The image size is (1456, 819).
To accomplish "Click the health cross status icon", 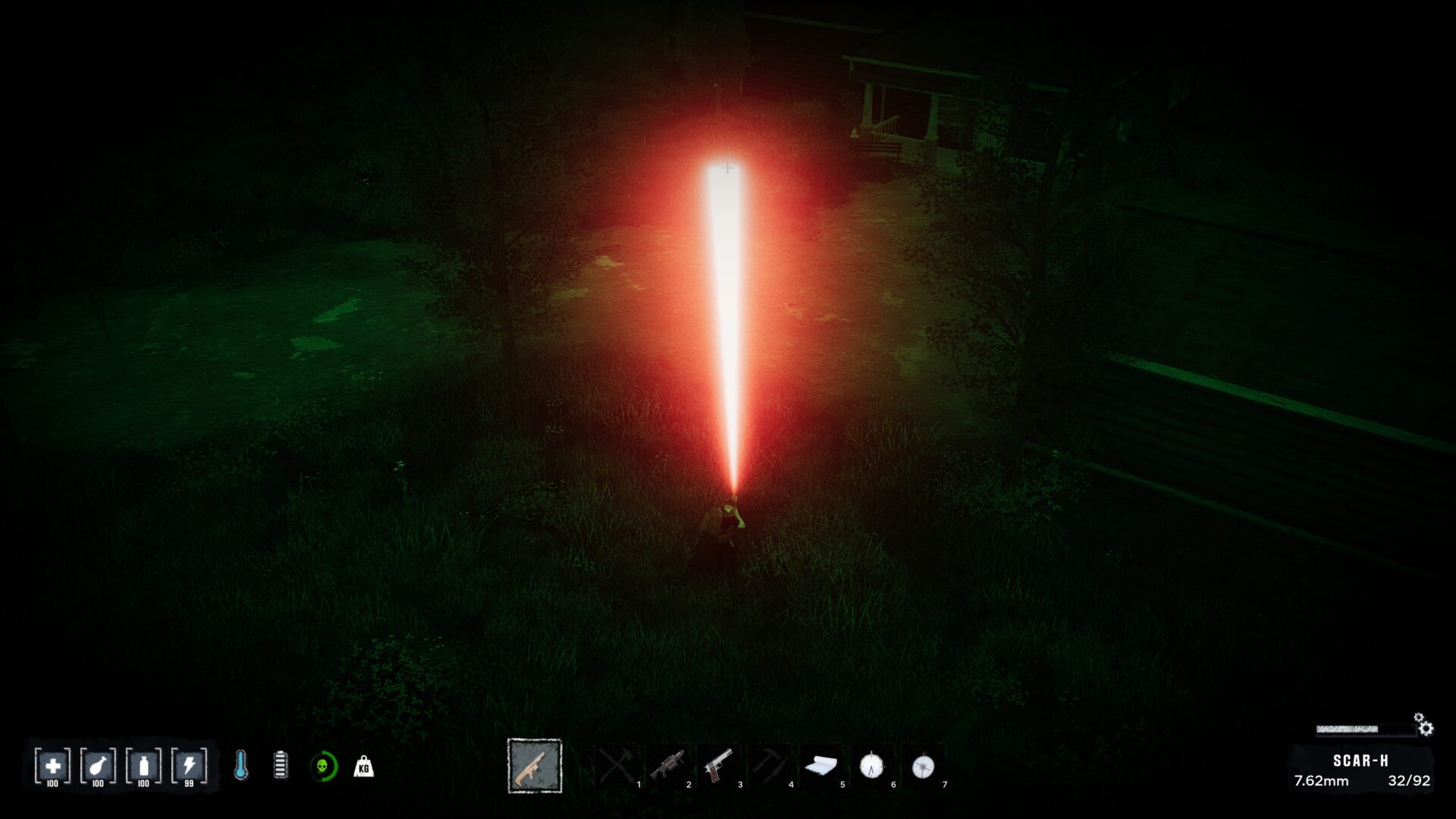I will pos(52,766).
